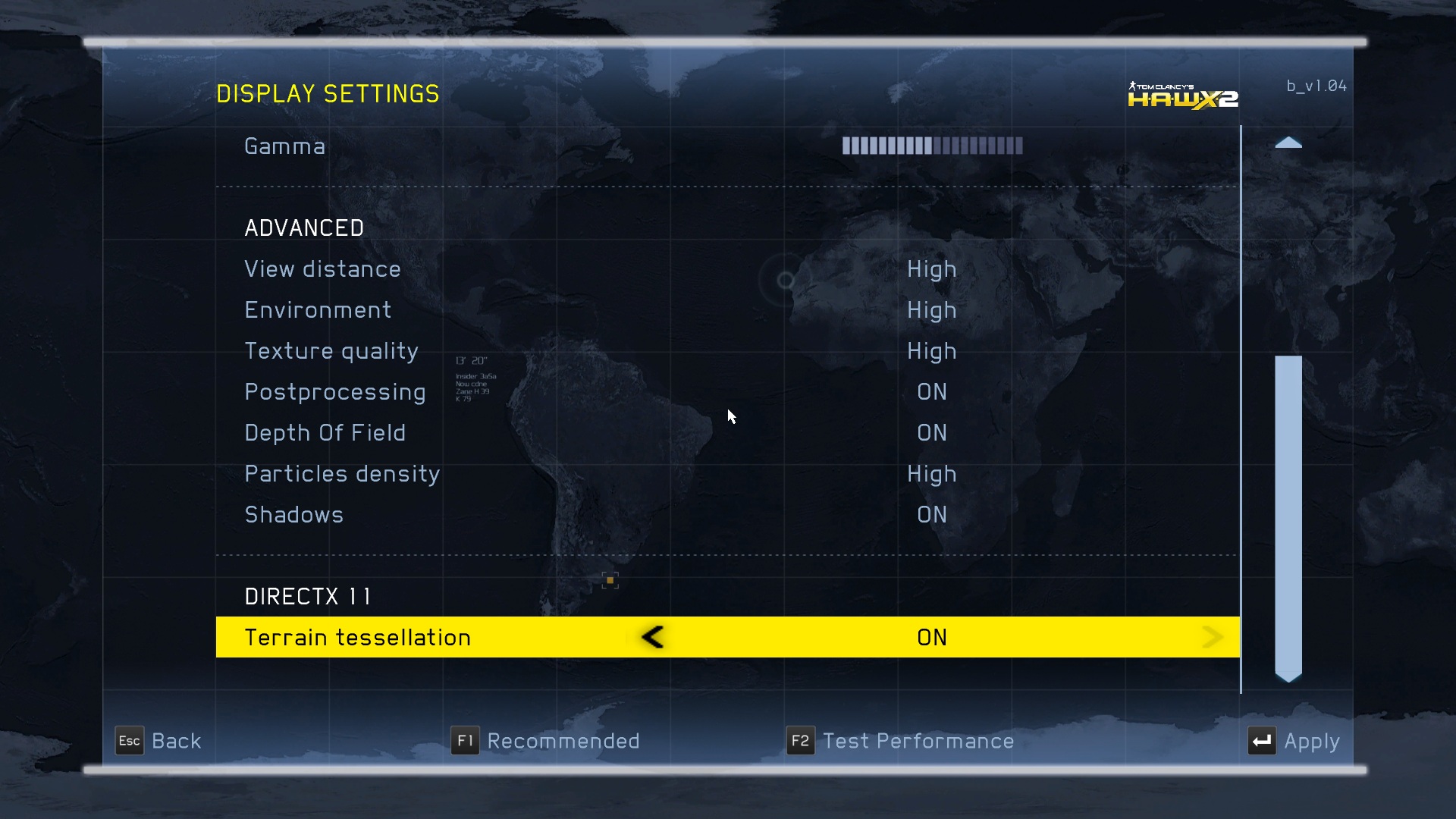Click the scroll down arrow

point(1288,677)
